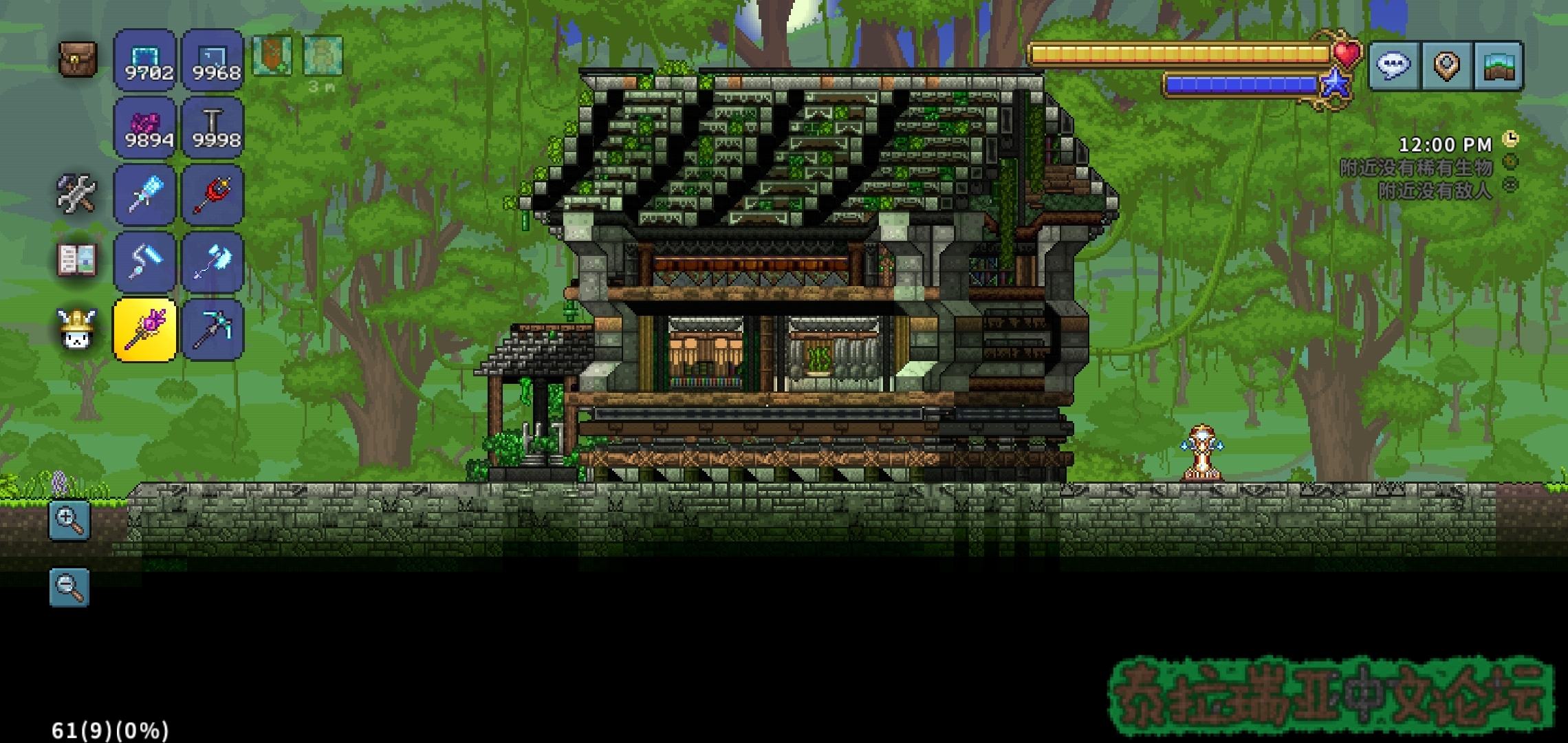Viewport: 1568px width, 743px height.
Task: Open the bestiary book
Action: [76, 260]
